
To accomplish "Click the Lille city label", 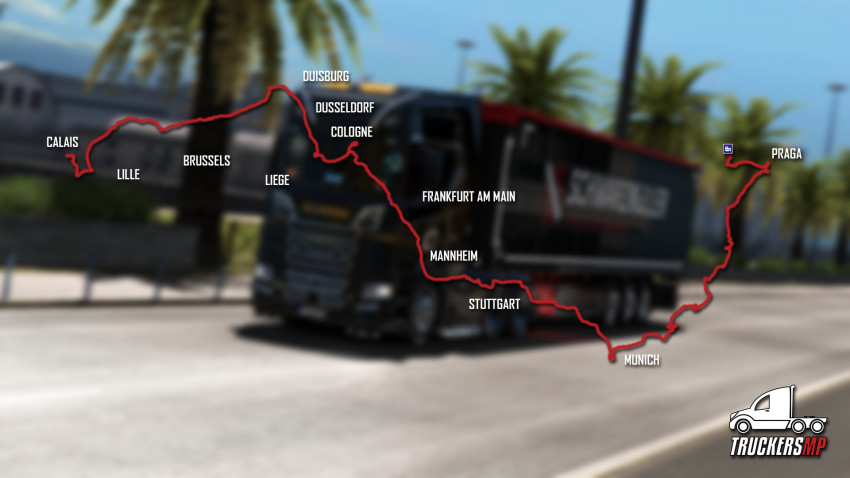I will [128, 174].
